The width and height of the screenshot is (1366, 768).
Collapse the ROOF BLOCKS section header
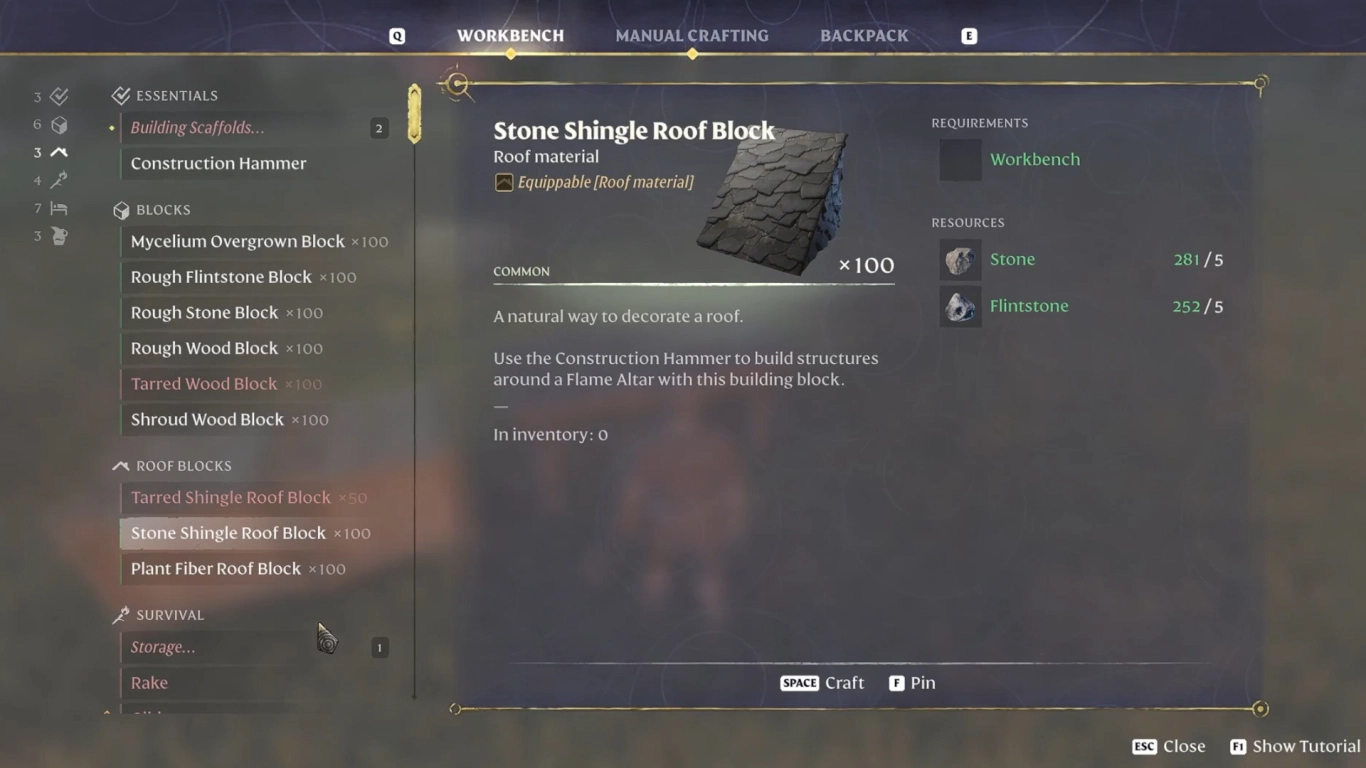coord(183,465)
